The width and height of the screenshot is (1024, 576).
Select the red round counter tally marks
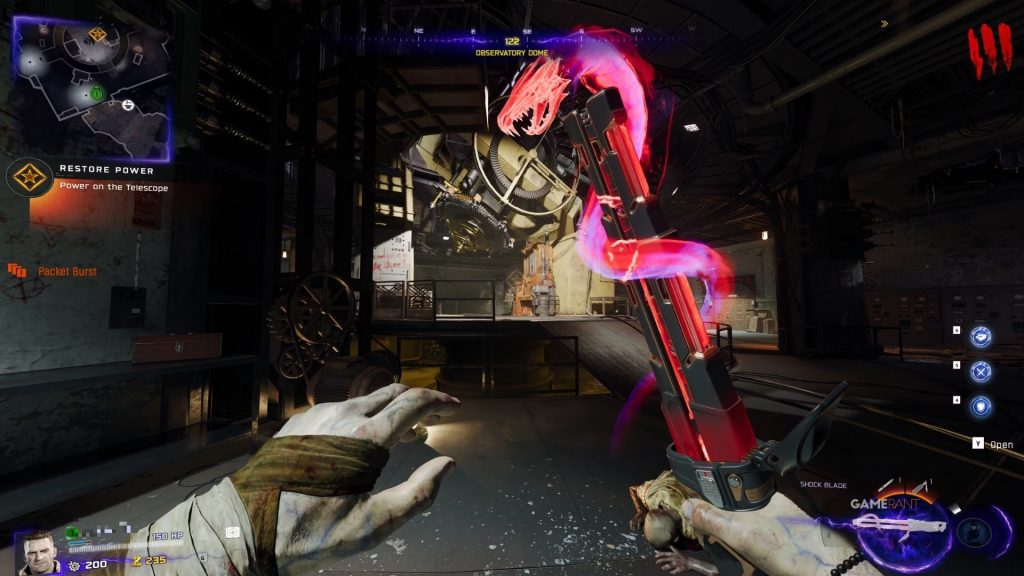(x=989, y=51)
